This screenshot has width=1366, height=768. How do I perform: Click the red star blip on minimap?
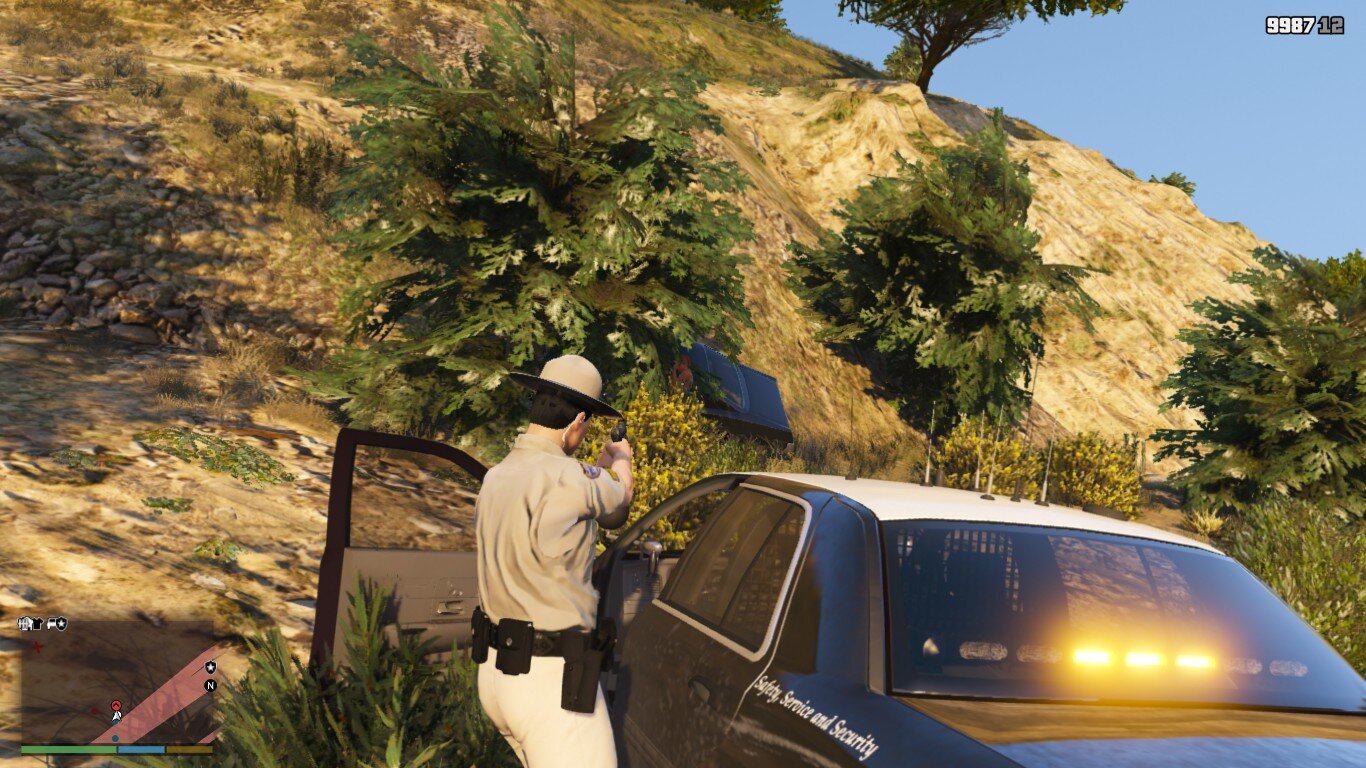[38, 648]
